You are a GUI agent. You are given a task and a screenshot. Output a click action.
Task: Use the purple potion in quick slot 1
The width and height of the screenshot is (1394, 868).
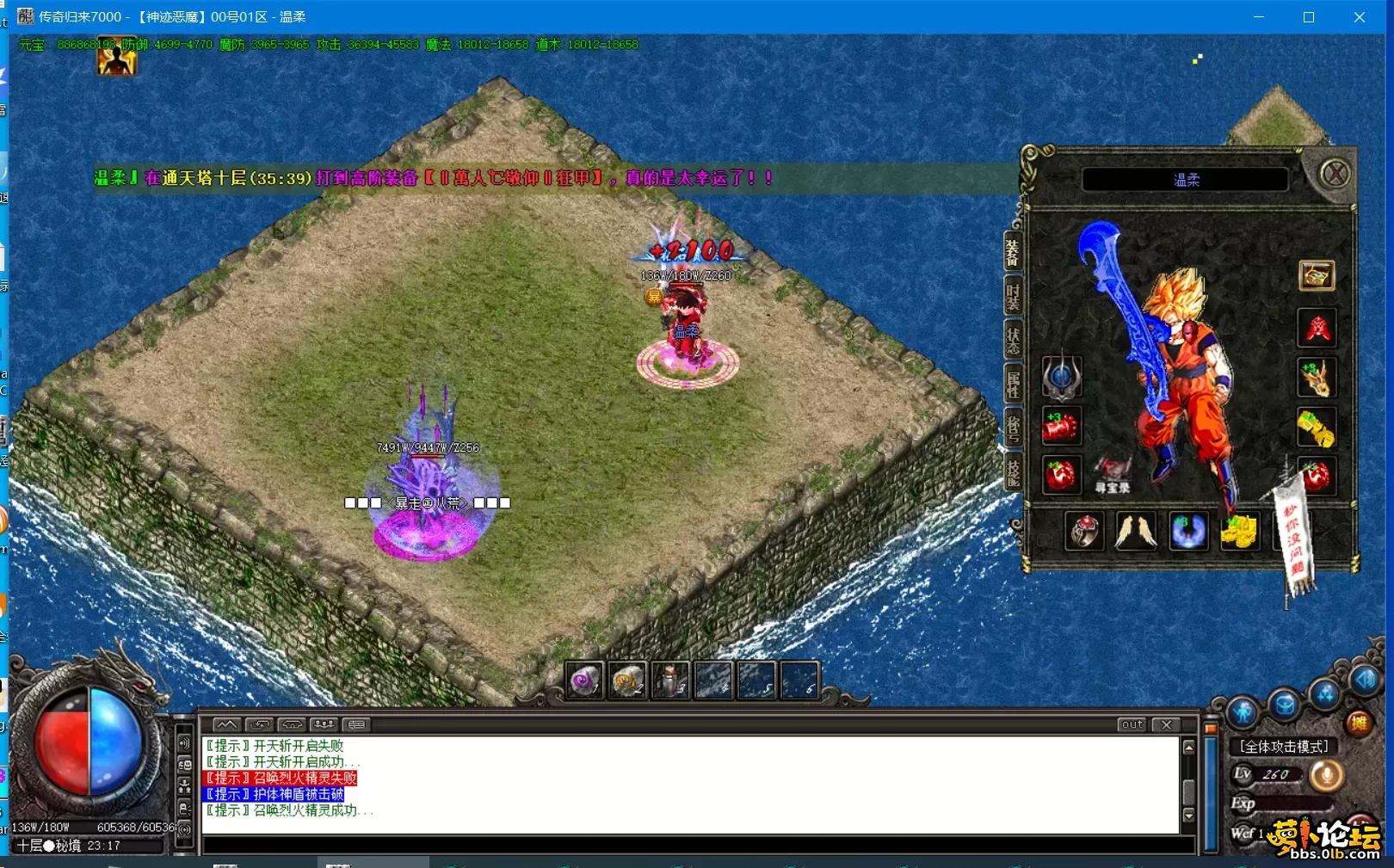[583, 680]
